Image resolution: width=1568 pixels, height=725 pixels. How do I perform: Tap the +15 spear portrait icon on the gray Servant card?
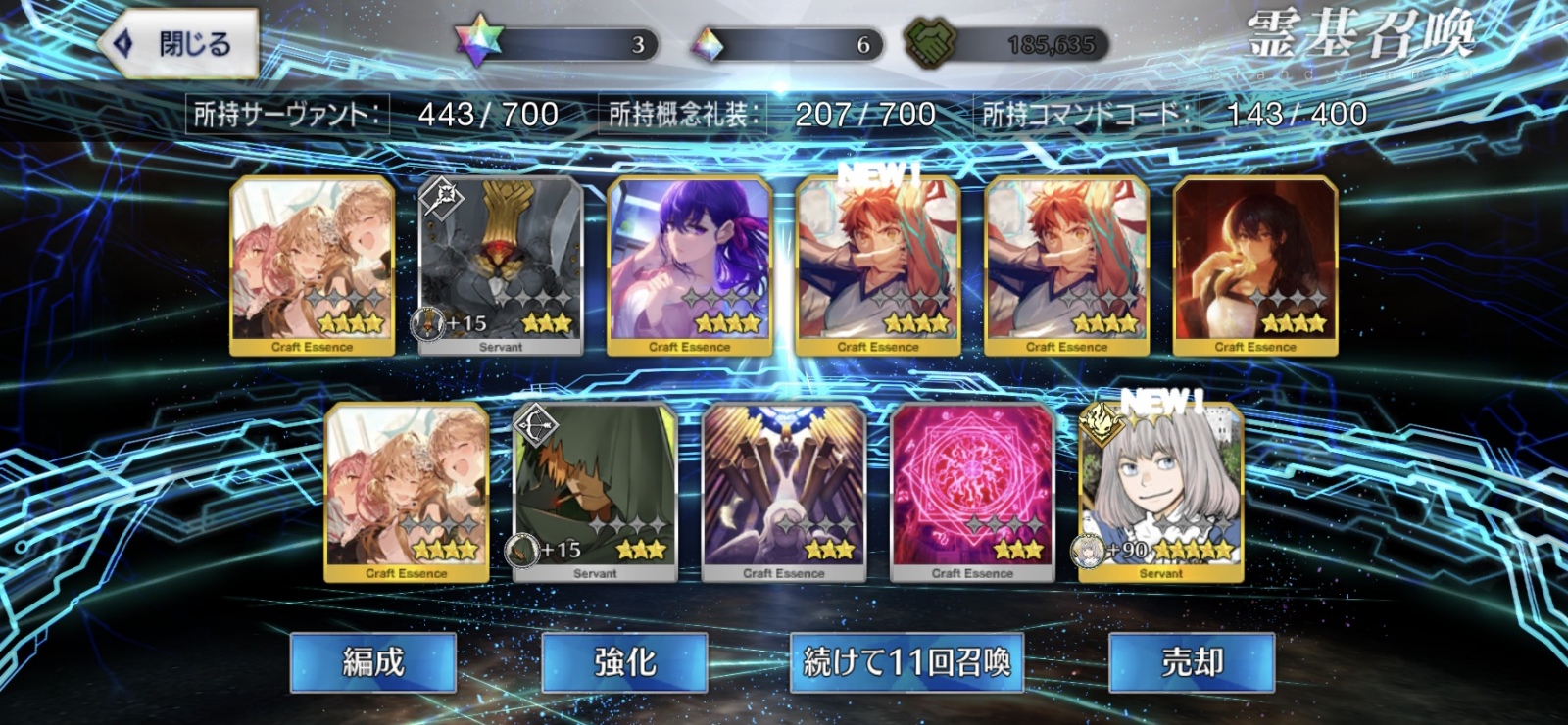[x=428, y=323]
